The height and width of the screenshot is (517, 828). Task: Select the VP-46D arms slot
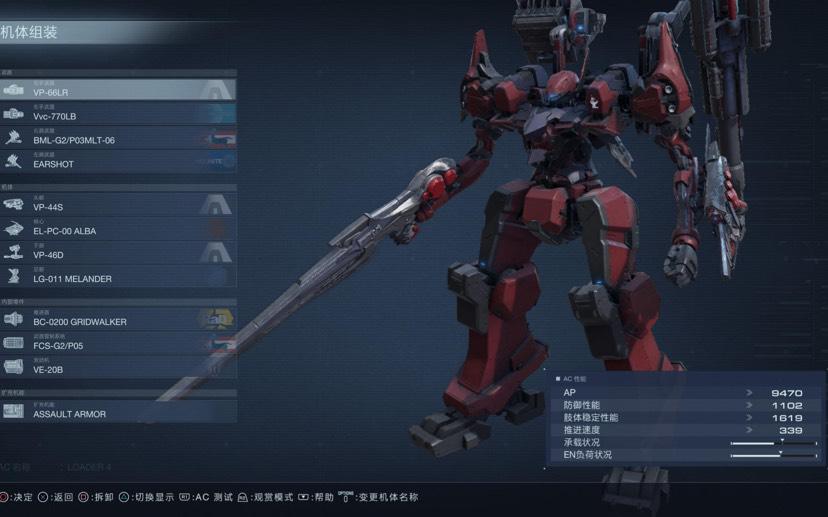pyautogui.click(x=118, y=253)
